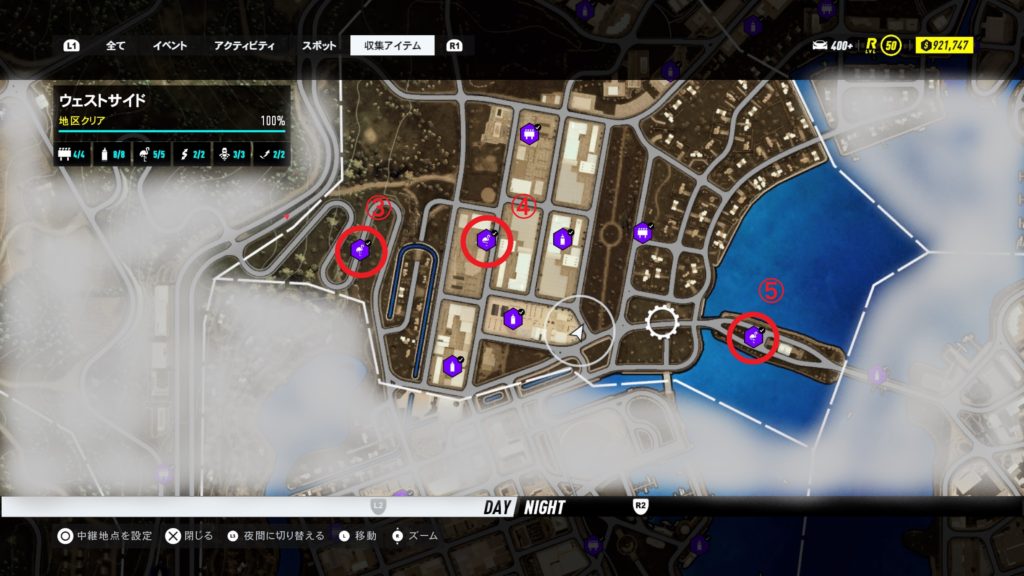Viewport: 1024px width, 576px height.
Task: Select the circled collectible marker labeled ③
Action: [360, 250]
